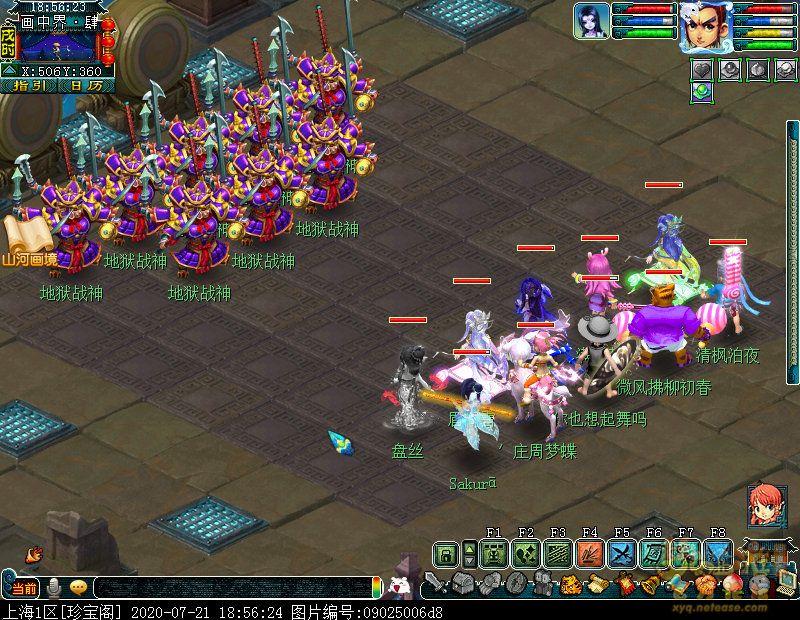This screenshot has height=620, width=800.
Task: Open the 指引 guide button
Action: click(x=29, y=85)
